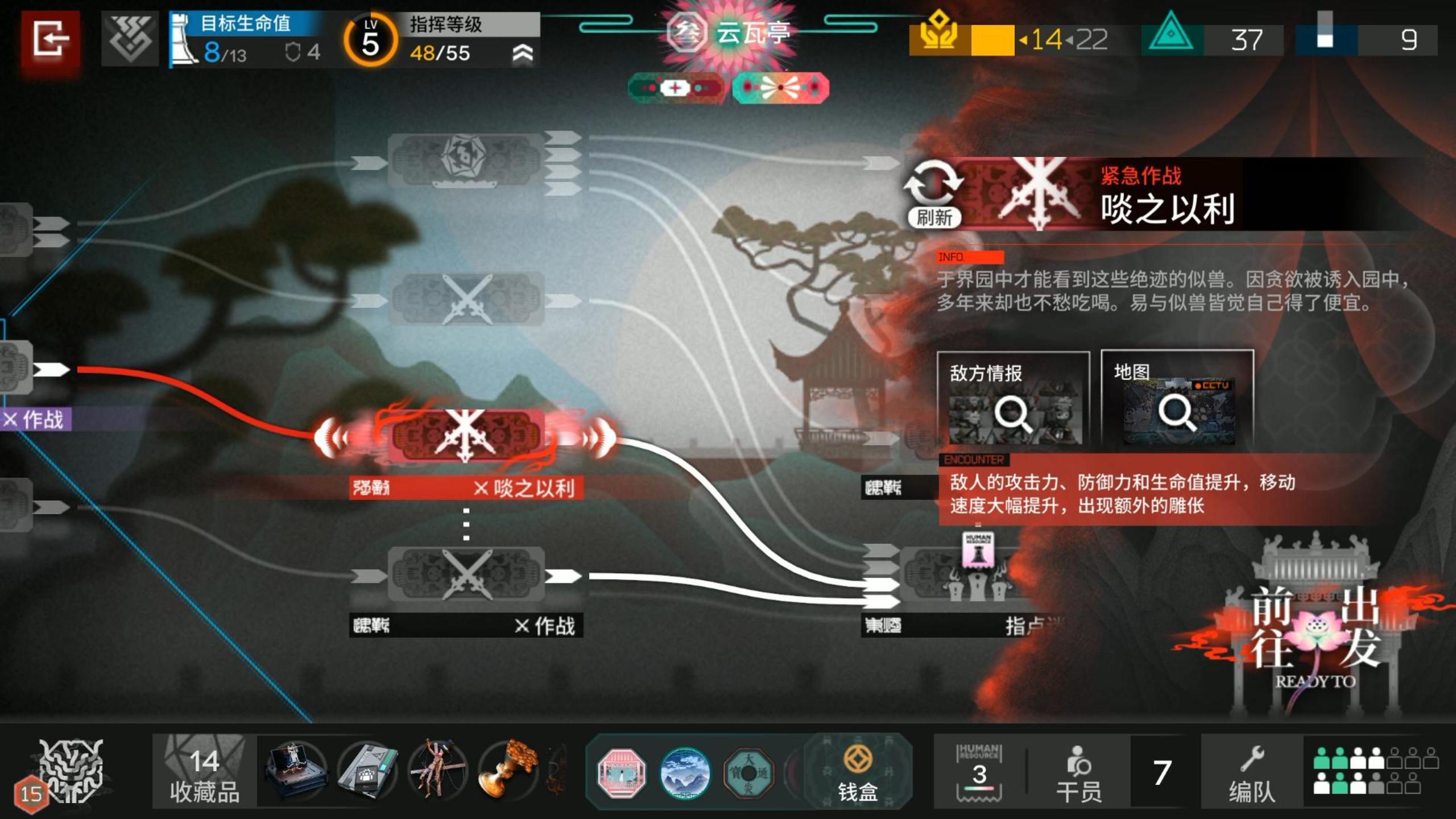Select the blue mountain medallion icon

pyautogui.click(x=684, y=771)
